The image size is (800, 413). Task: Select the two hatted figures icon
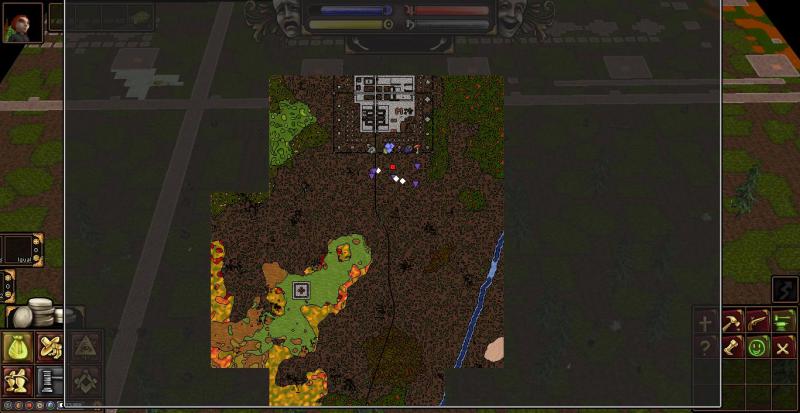click(x=17, y=380)
